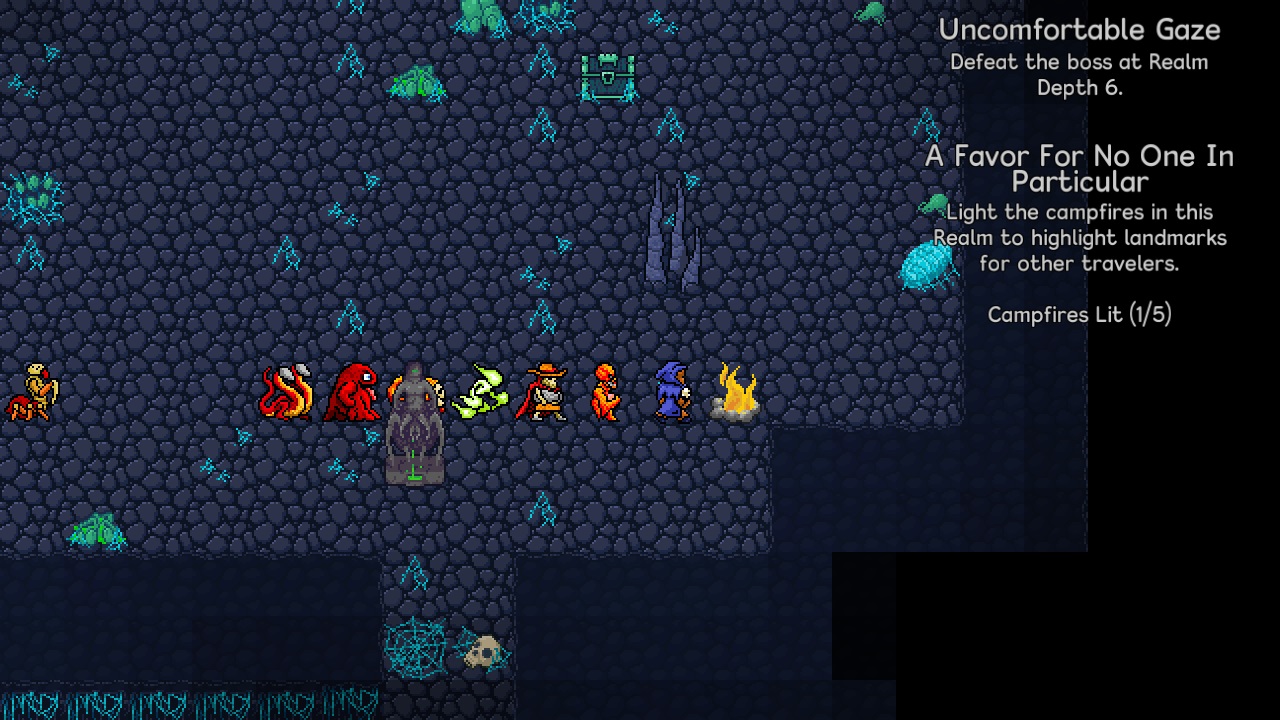
Task: Open the Uncomfortable Gaze quest entry
Action: click(x=1079, y=30)
